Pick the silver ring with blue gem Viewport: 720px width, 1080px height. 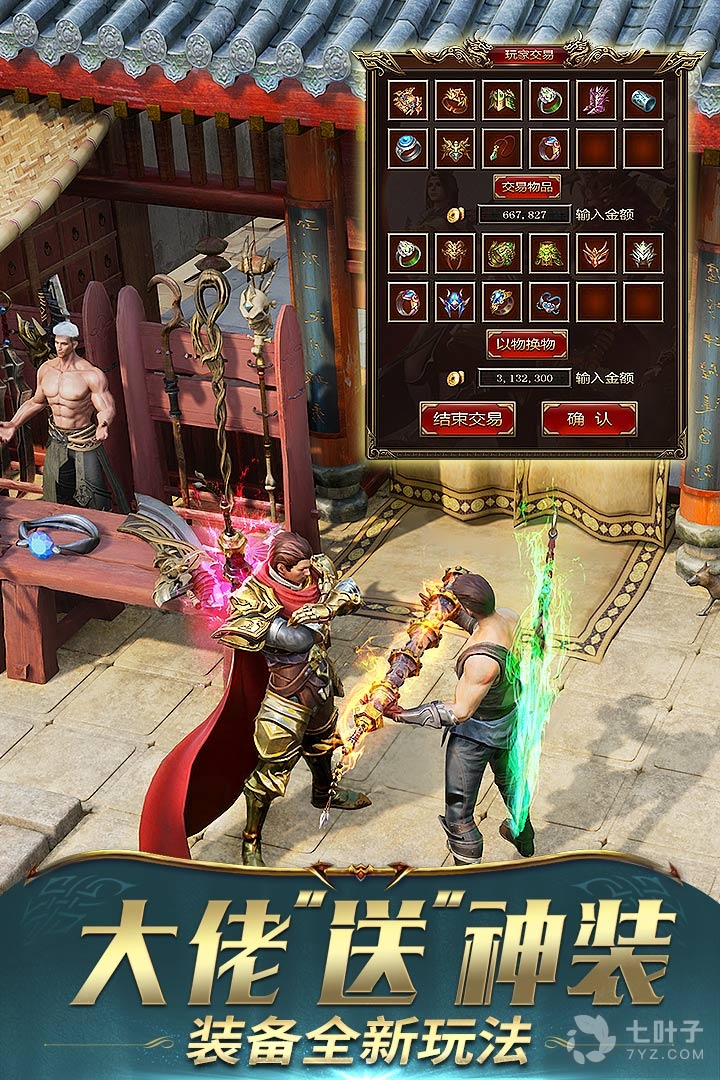click(x=408, y=148)
